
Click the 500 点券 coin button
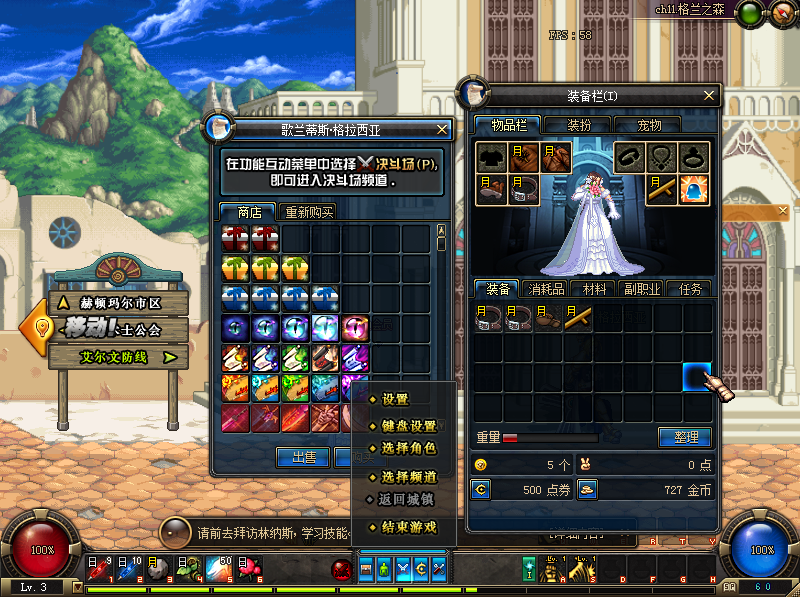(x=481, y=490)
